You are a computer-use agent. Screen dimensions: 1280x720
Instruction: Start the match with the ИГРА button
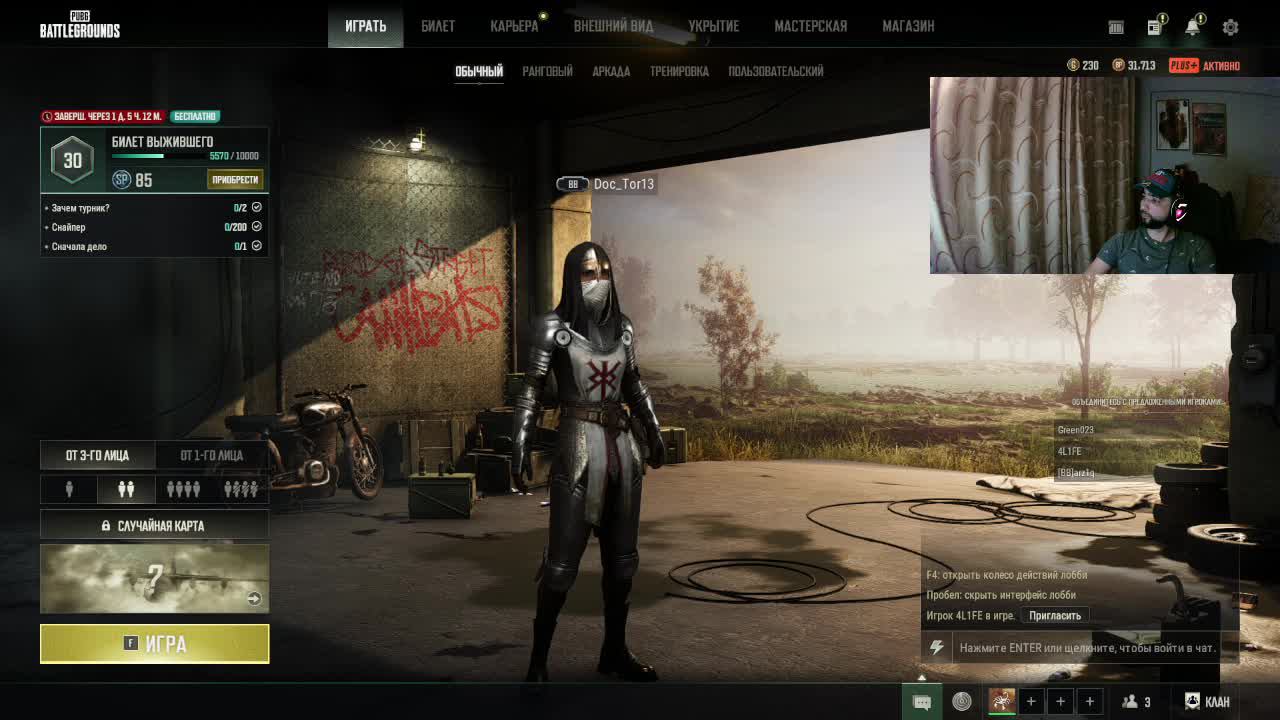pos(154,644)
